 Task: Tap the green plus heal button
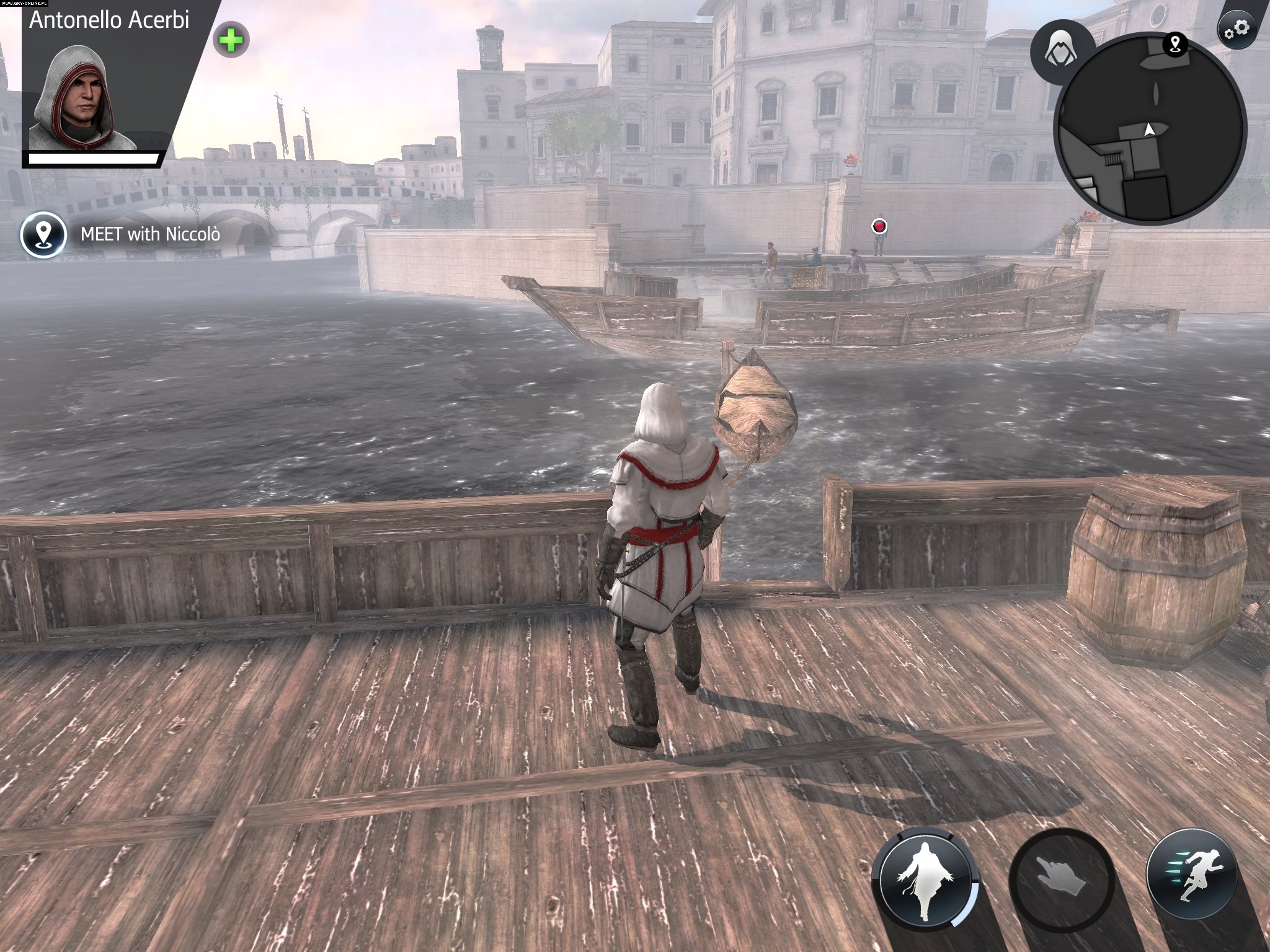coord(231,41)
